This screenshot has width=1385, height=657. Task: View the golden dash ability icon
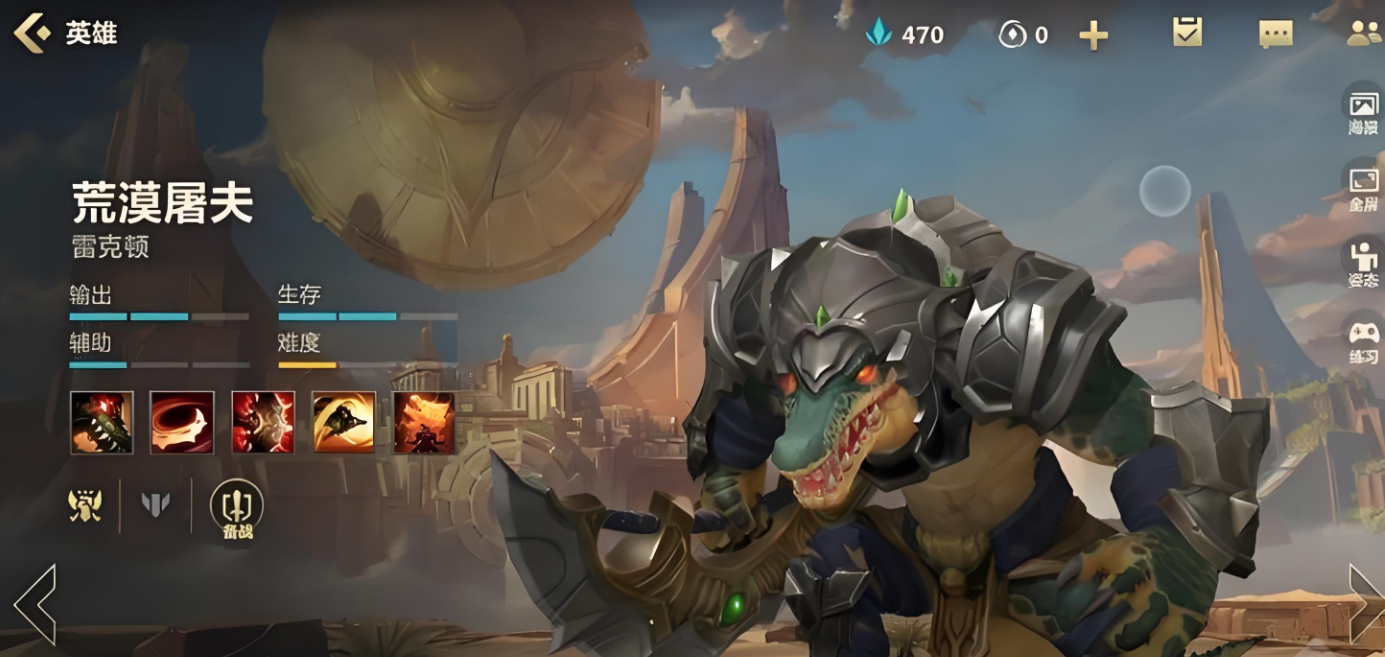click(x=344, y=422)
